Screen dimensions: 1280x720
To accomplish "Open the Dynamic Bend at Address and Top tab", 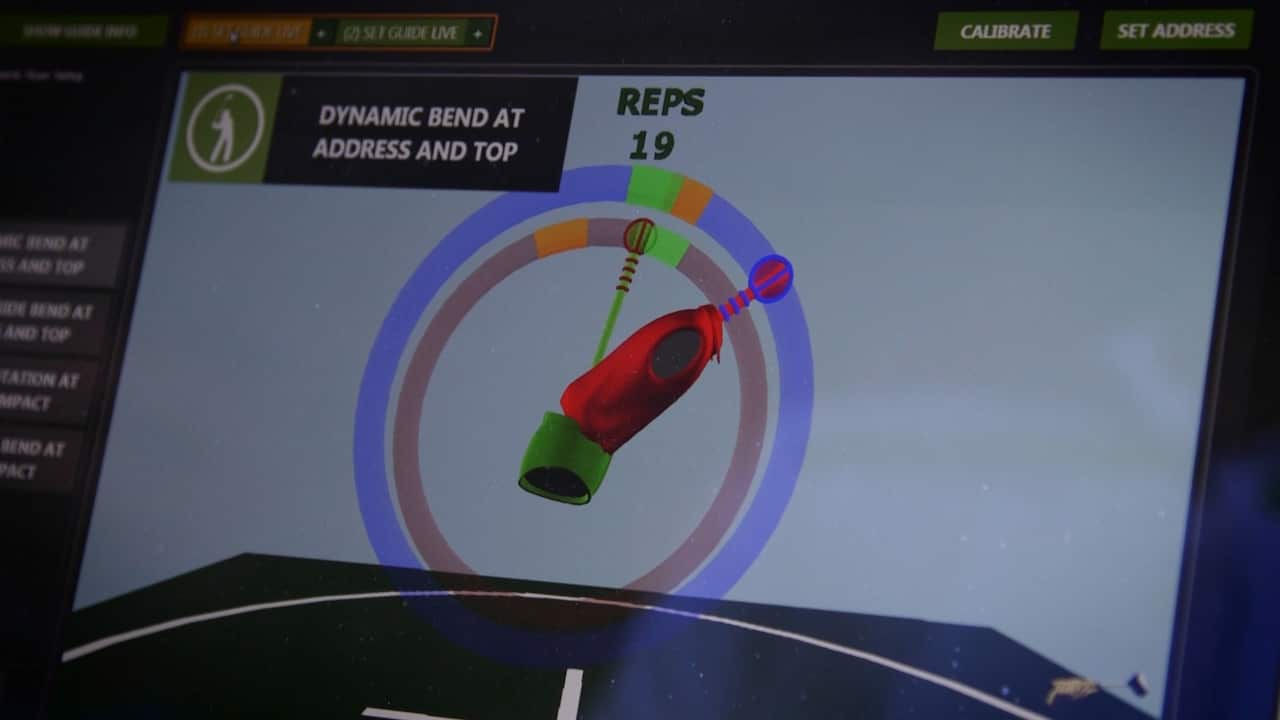I will pos(418,133).
